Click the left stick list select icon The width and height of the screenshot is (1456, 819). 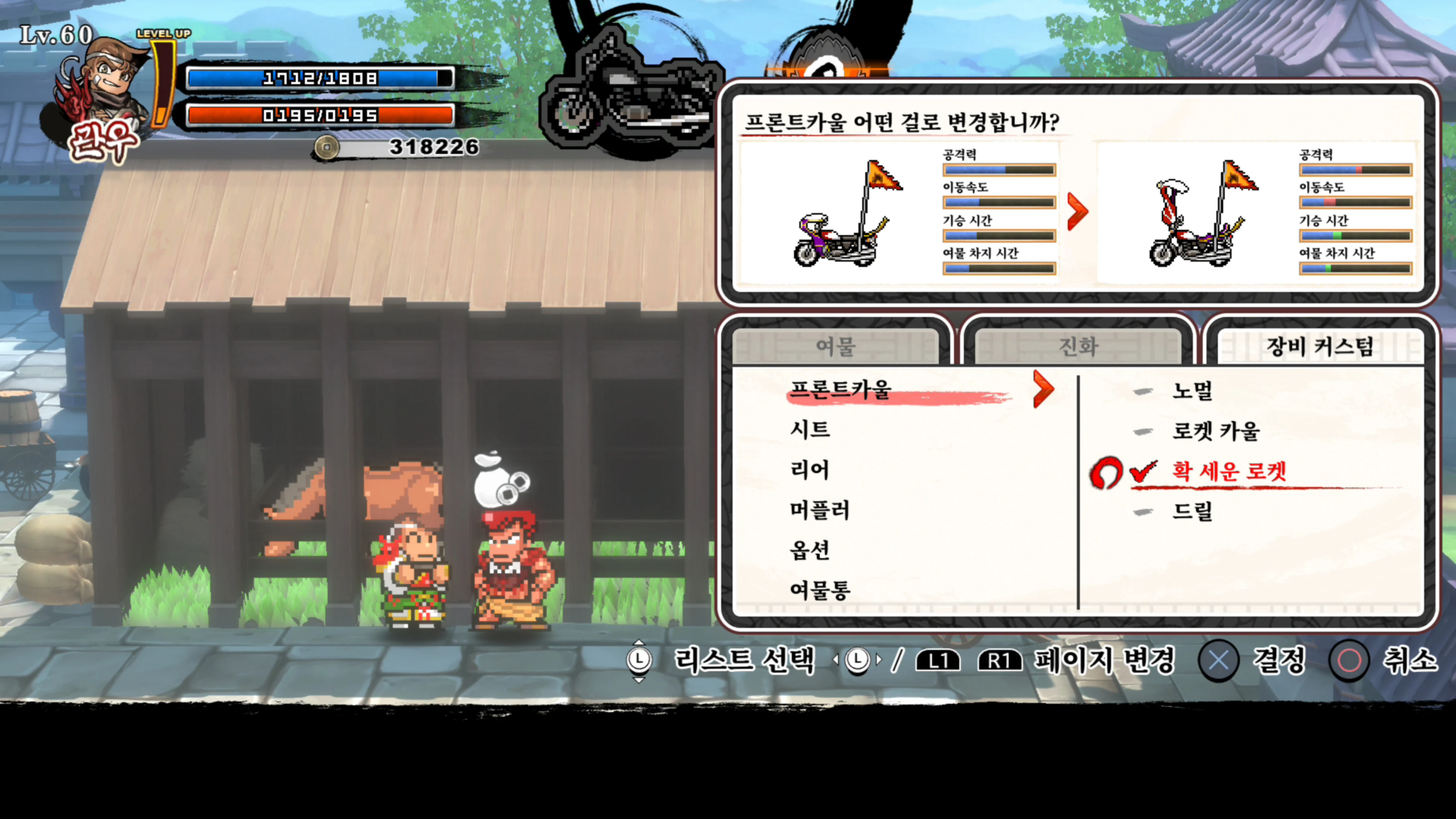pos(639,660)
